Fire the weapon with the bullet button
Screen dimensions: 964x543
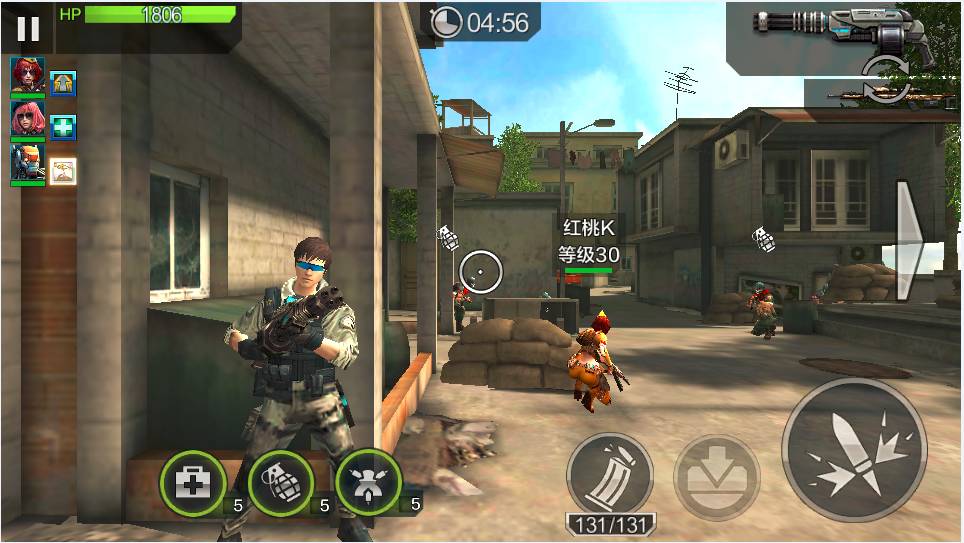[x=854, y=449]
